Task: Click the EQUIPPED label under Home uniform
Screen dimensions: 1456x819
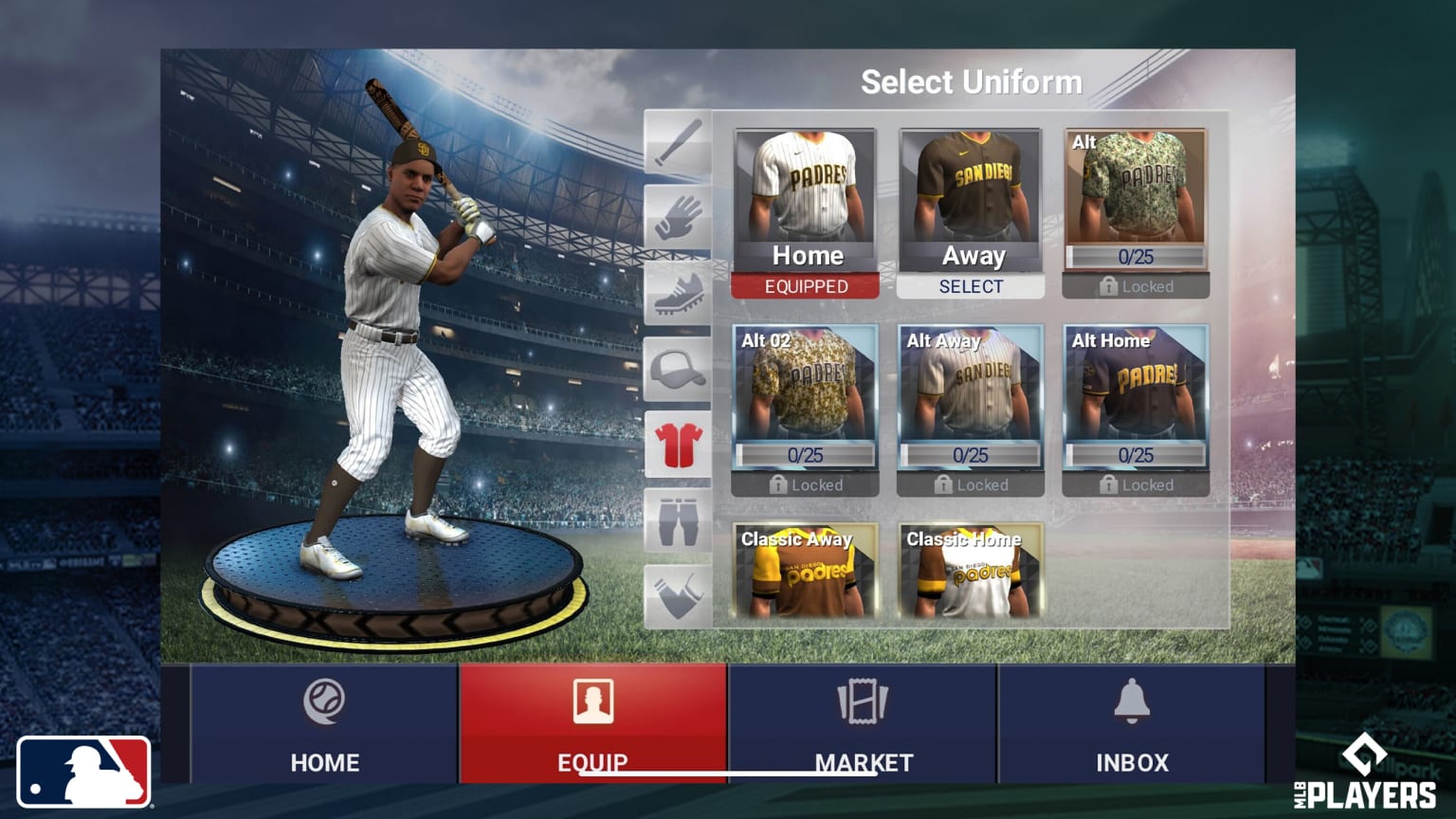Action: [805, 286]
